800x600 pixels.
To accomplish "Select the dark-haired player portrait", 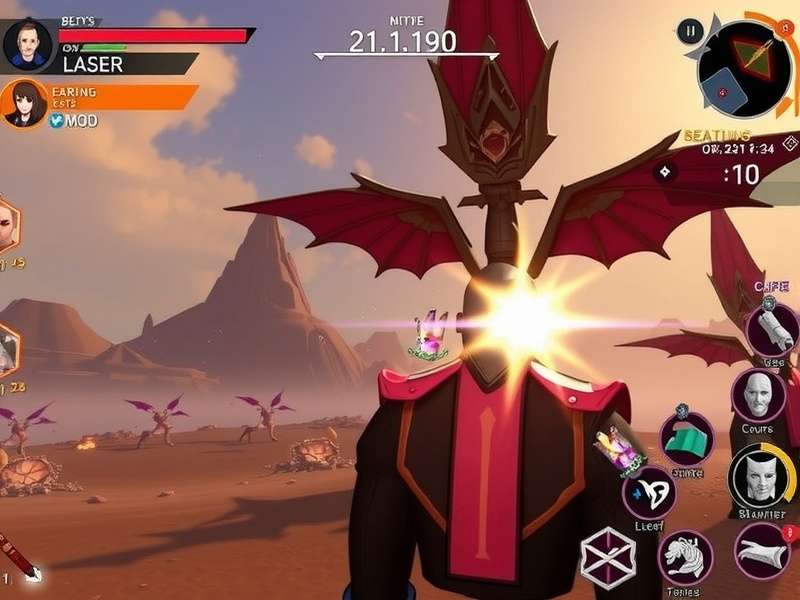I will click(26, 45).
